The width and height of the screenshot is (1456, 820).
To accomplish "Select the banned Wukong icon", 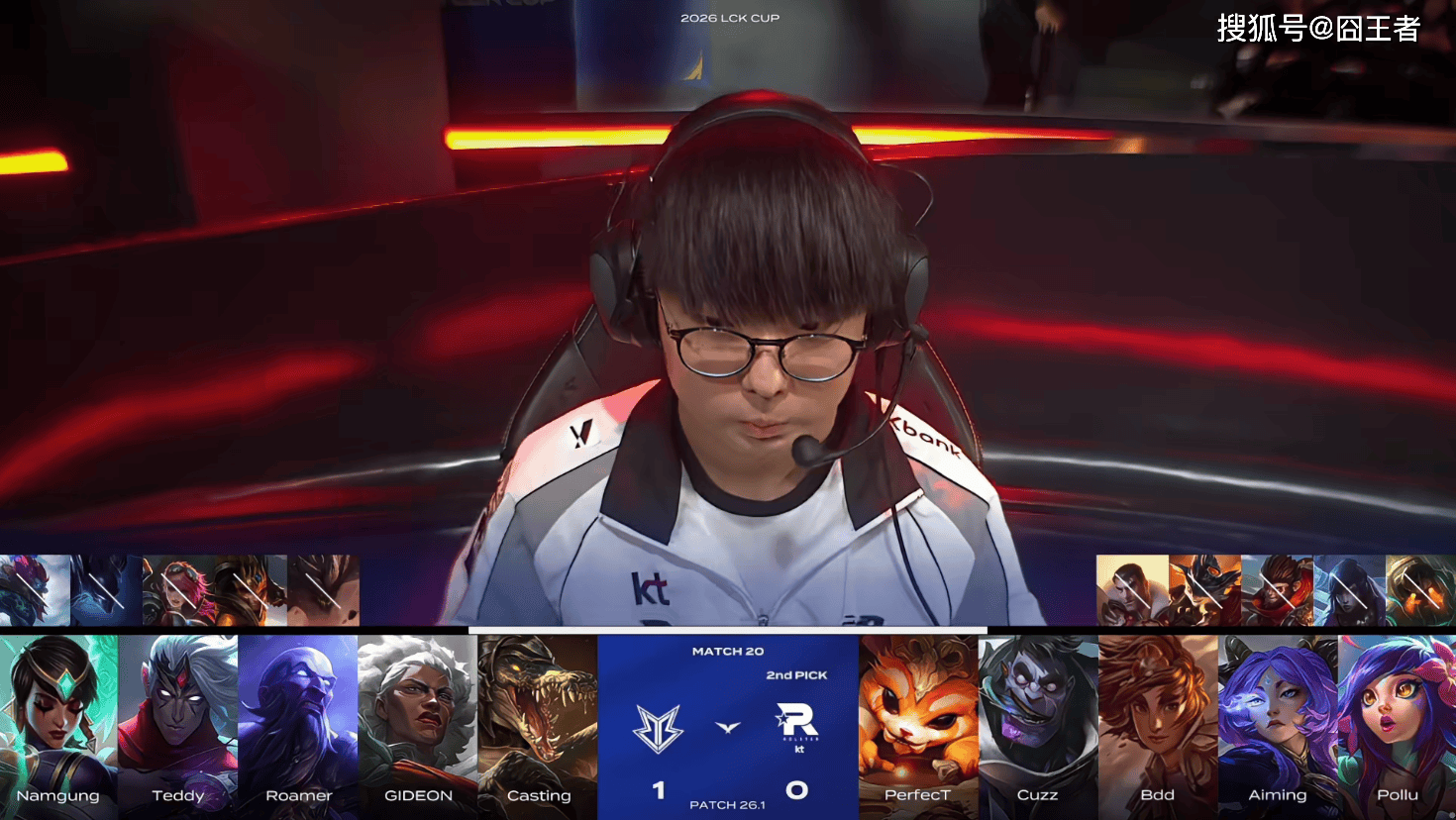I will (1277, 590).
